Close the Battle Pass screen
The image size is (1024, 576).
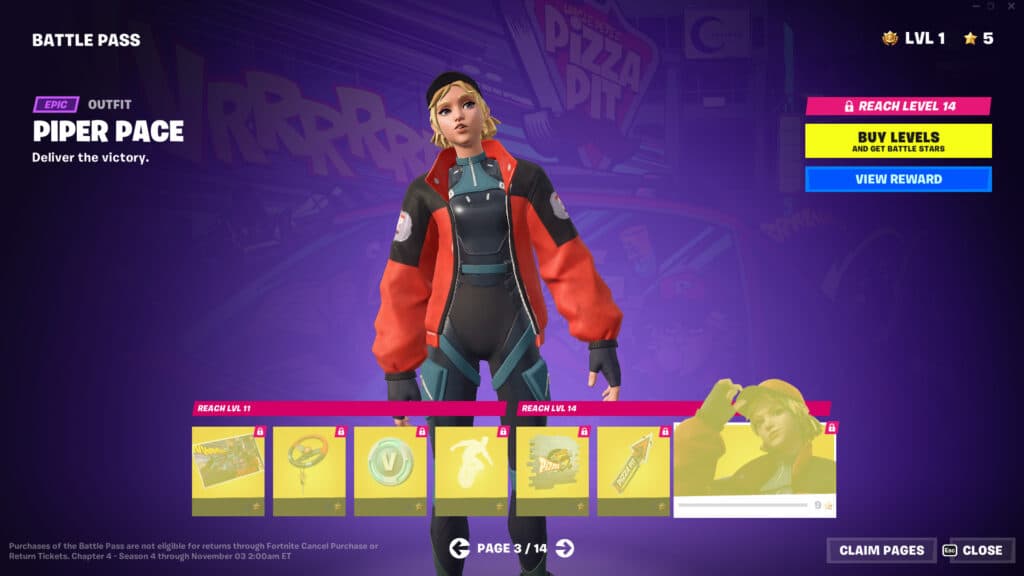pyautogui.click(x=975, y=550)
